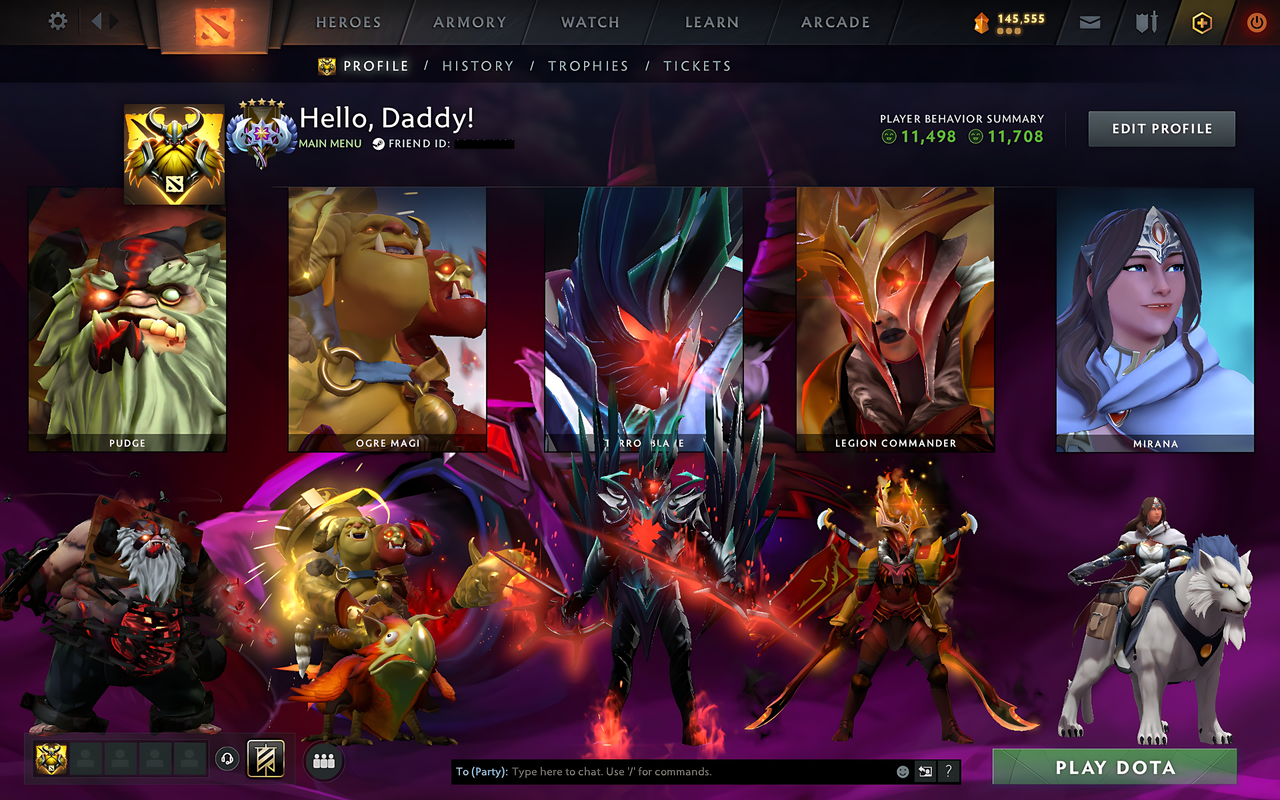The image size is (1280, 800).
Task: Open the friends list via the group icon
Action: tap(323, 761)
